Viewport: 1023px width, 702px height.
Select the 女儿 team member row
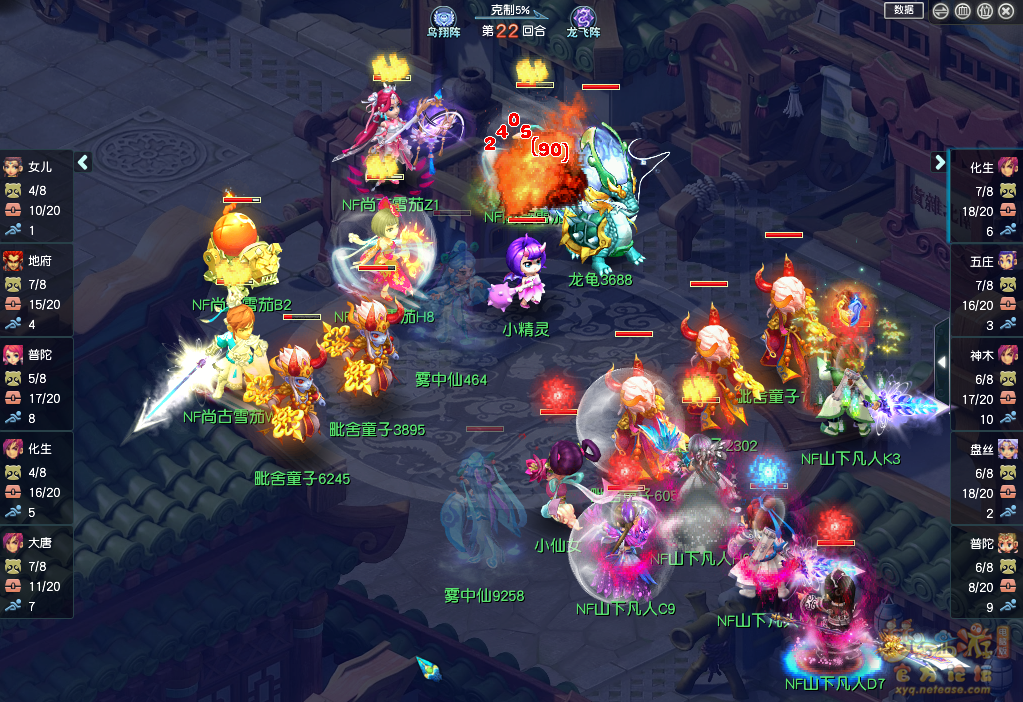[36, 197]
